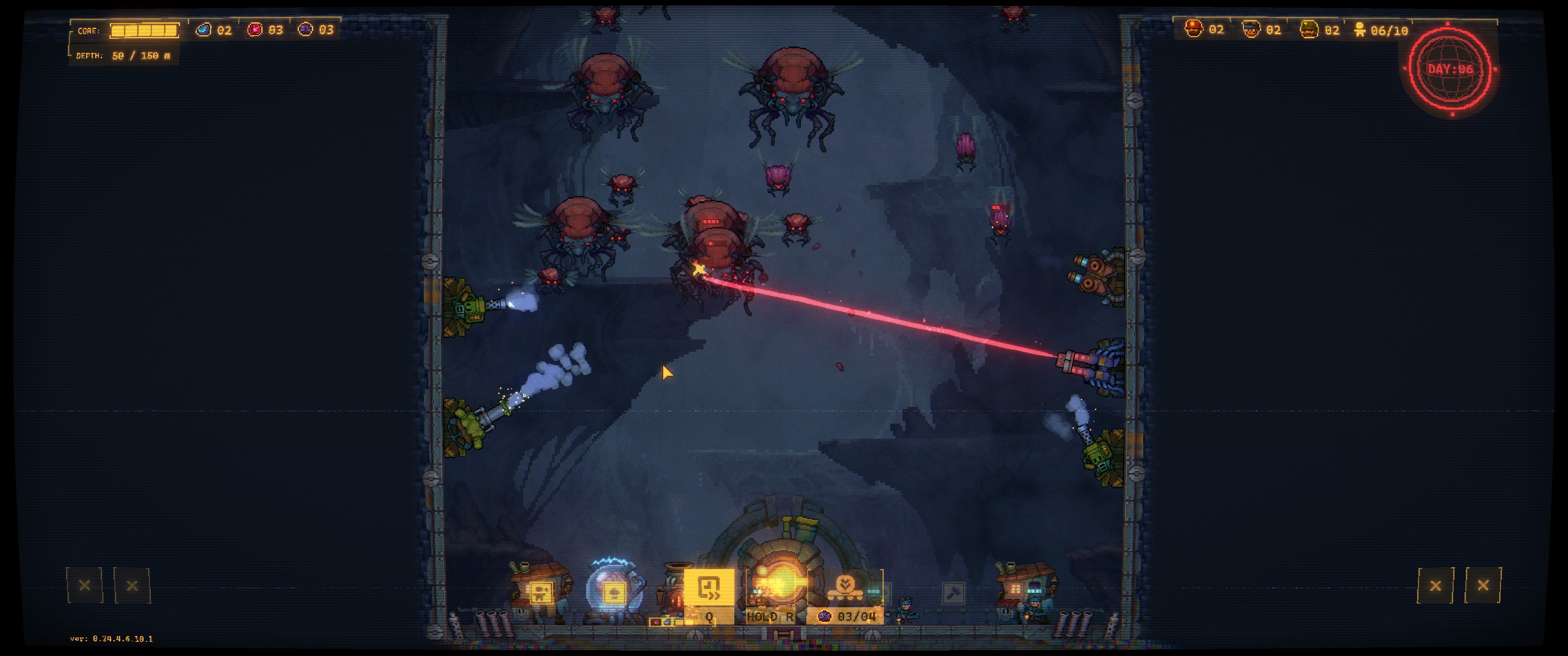
Task: Click the descend platform icon with down chevrons
Action: 845,587
